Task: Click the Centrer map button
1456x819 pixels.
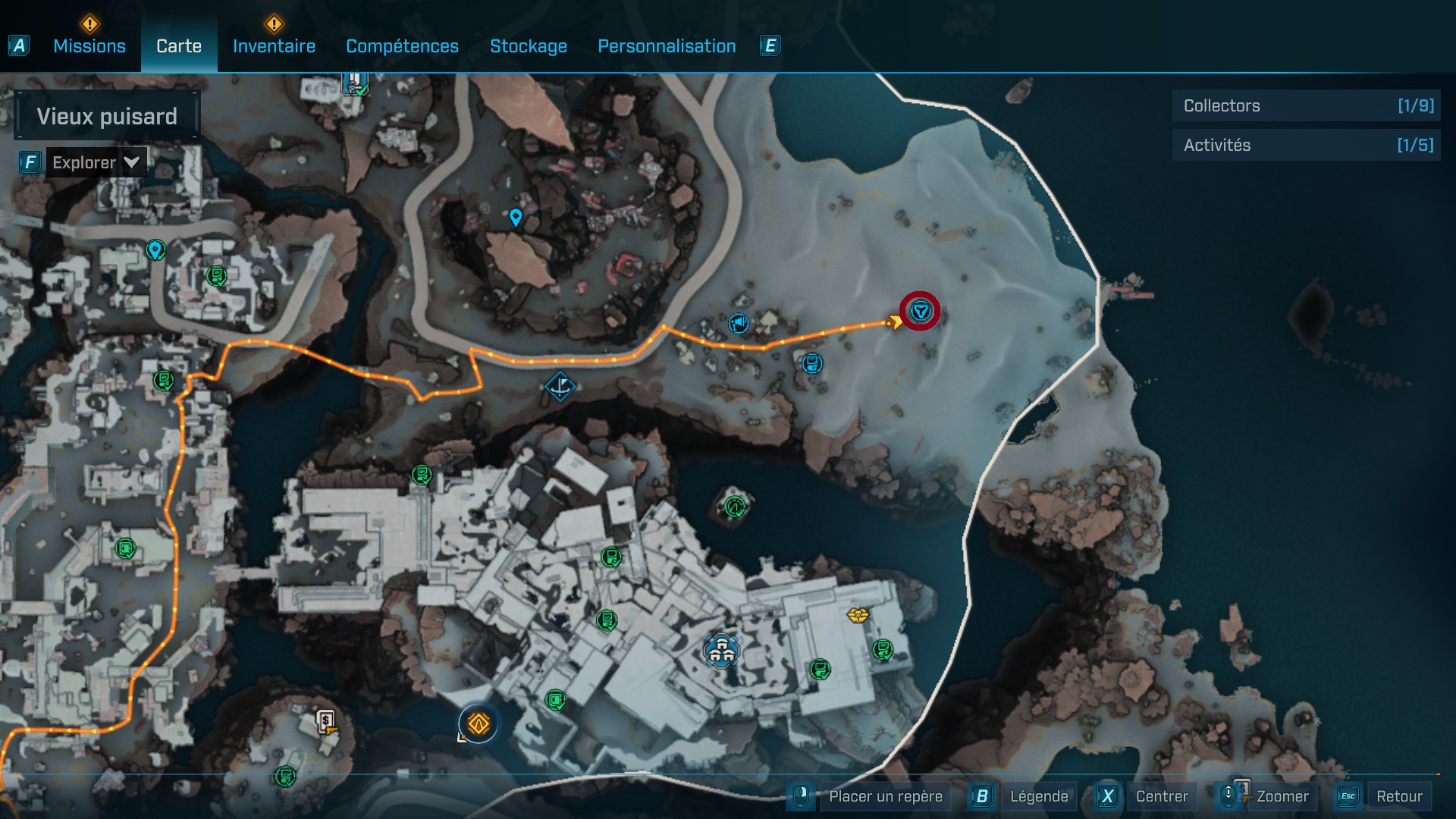Action: [x=1161, y=796]
